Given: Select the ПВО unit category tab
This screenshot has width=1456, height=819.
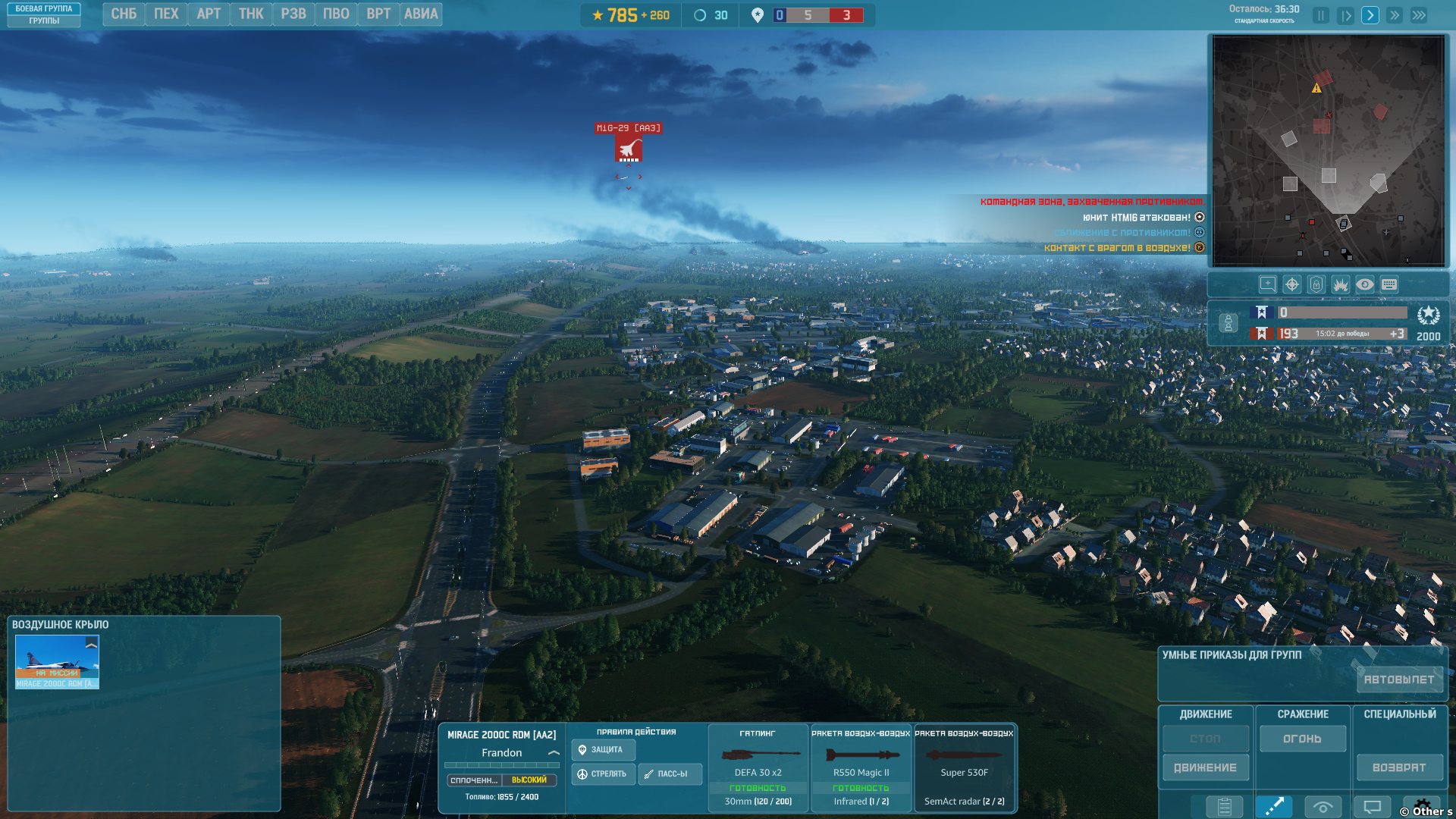Looking at the screenshot, I should click(336, 14).
